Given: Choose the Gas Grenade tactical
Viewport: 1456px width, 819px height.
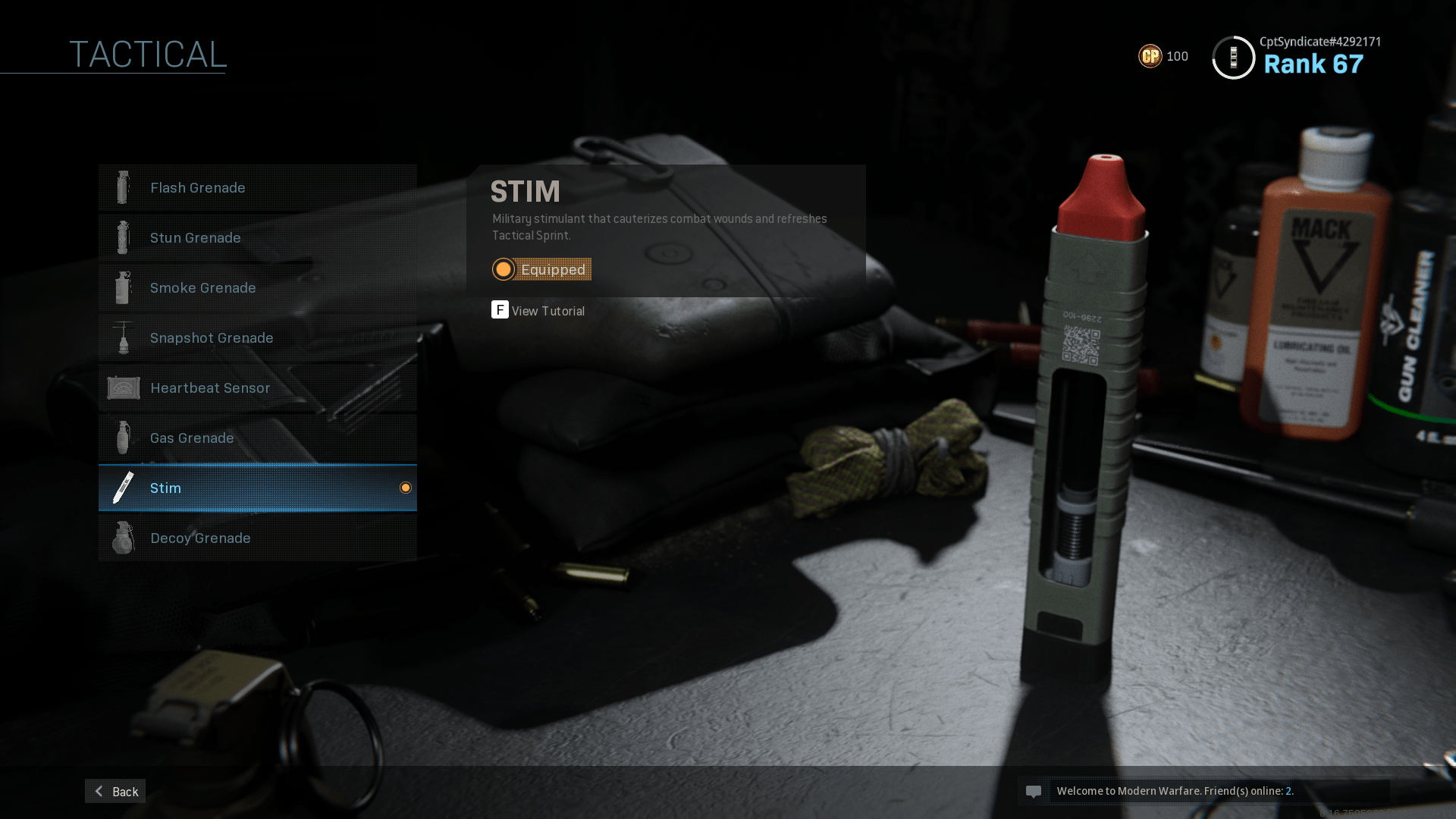Looking at the screenshot, I should pyautogui.click(x=257, y=438).
